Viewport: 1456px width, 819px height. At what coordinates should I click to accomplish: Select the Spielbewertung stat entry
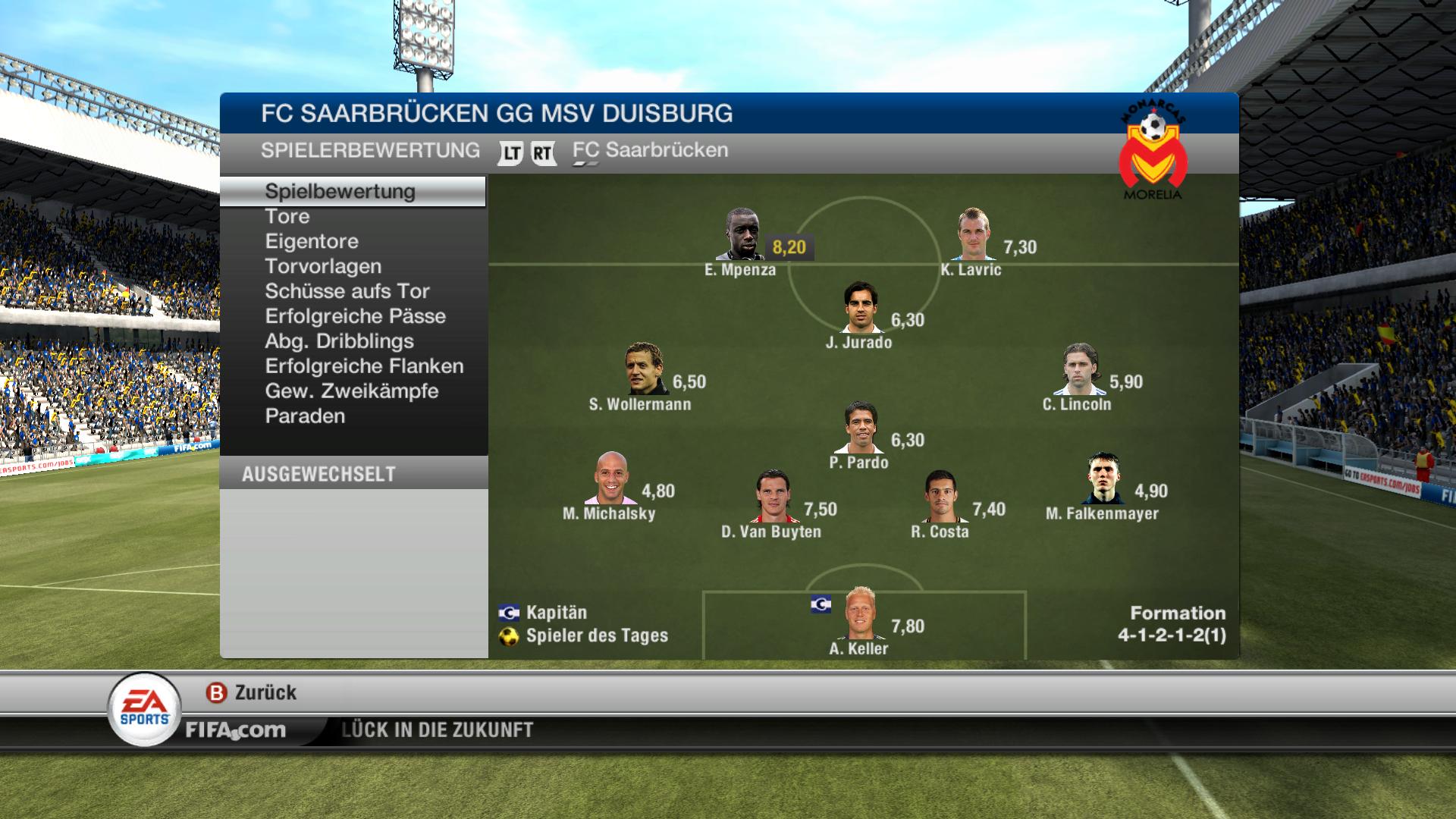(340, 192)
